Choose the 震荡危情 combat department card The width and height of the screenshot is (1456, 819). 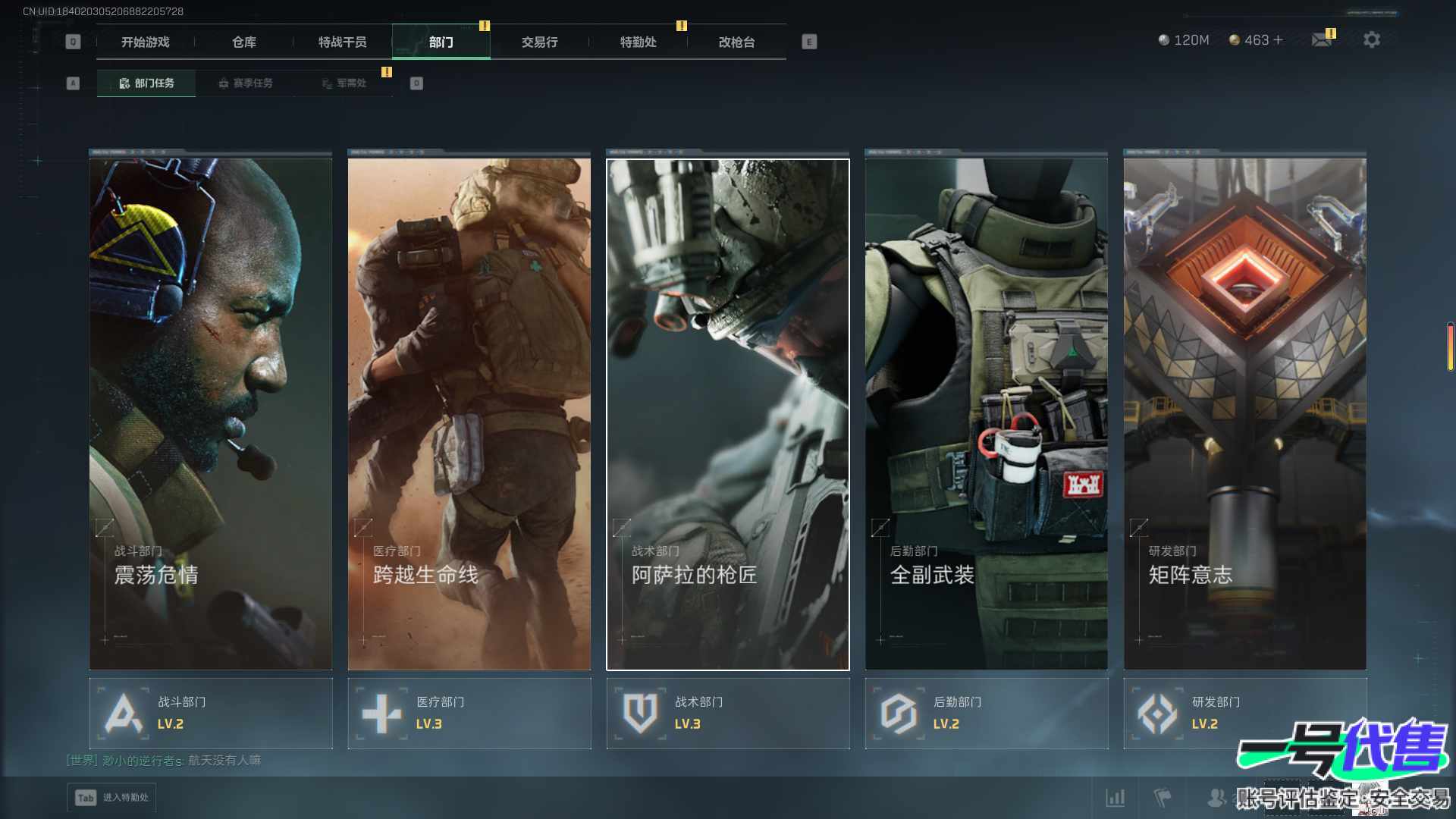tap(211, 413)
